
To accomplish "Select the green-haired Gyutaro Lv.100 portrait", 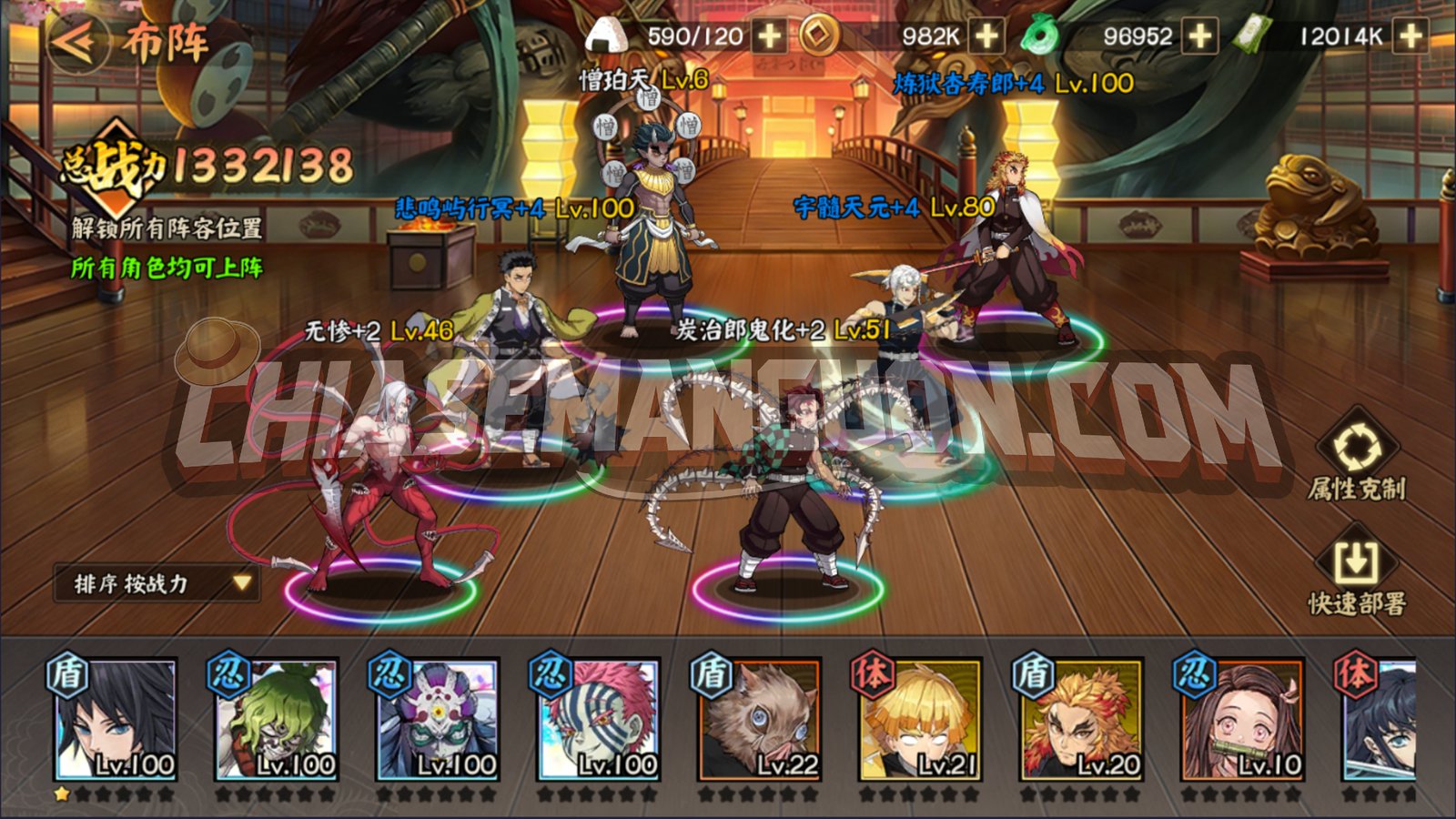I will coord(276,721).
